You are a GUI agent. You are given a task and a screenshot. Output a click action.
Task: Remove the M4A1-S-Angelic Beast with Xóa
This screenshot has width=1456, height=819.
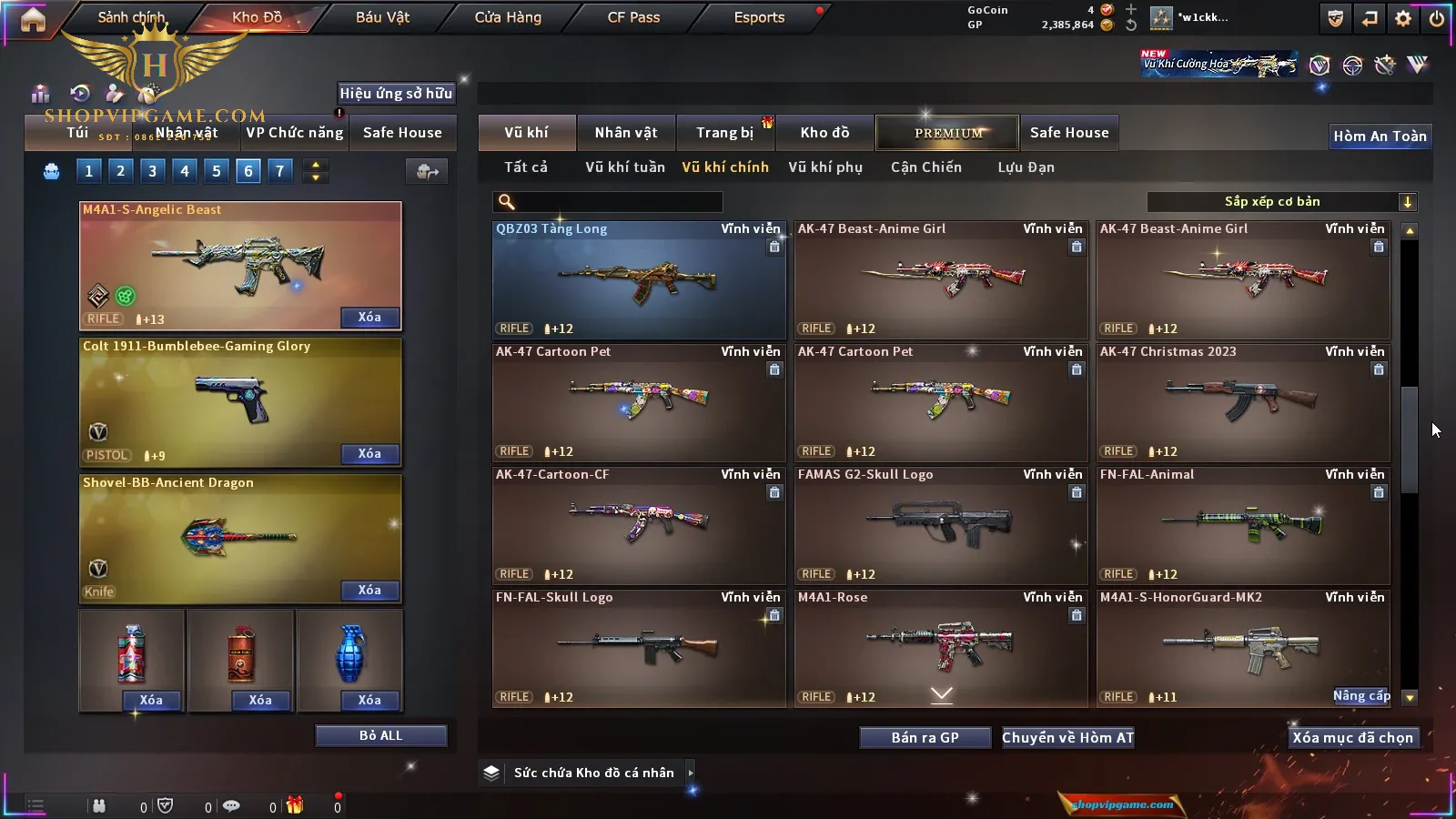tap(369, 318)
